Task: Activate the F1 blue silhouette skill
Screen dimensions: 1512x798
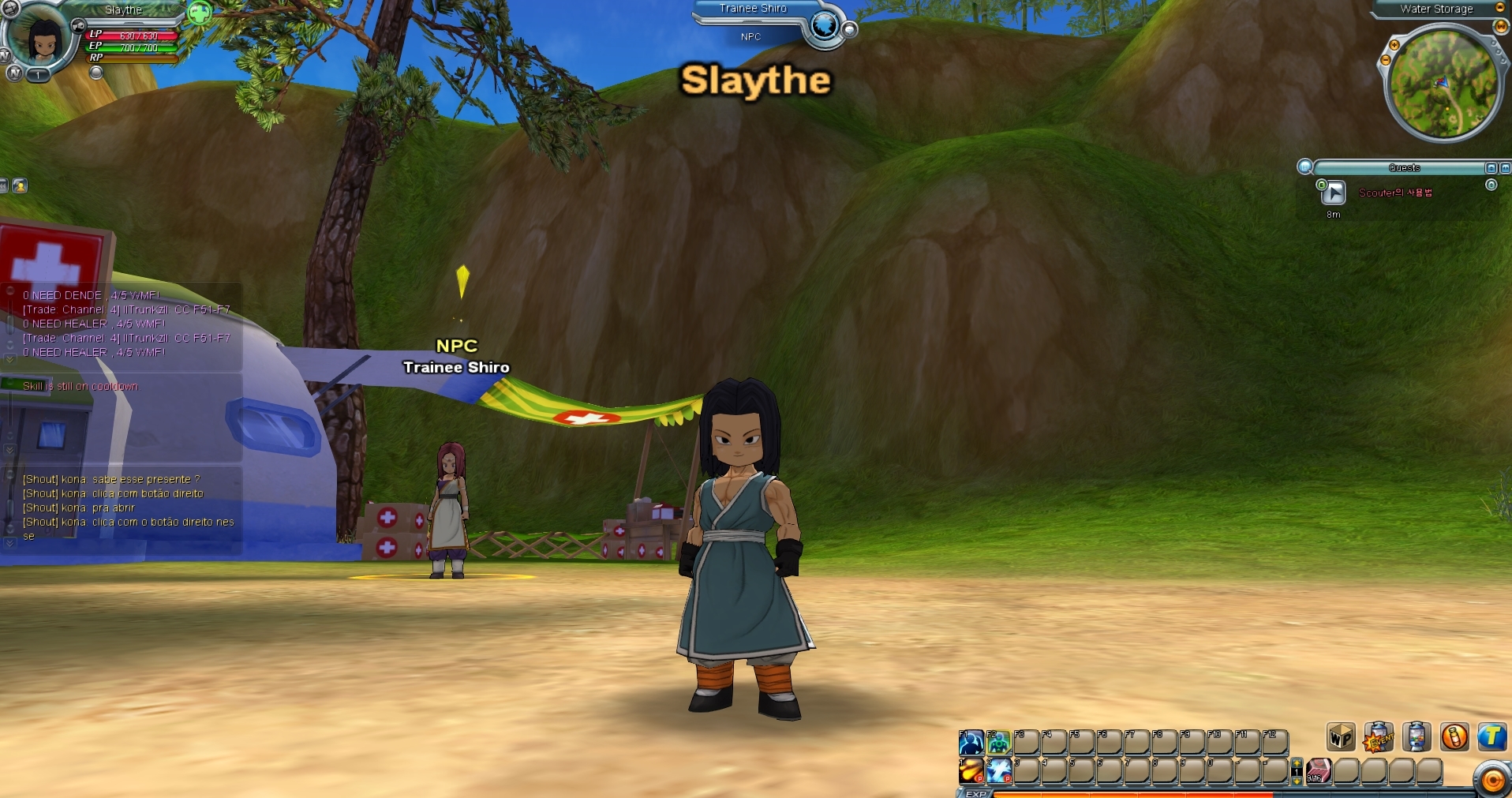Action: [x=971, y=742]
